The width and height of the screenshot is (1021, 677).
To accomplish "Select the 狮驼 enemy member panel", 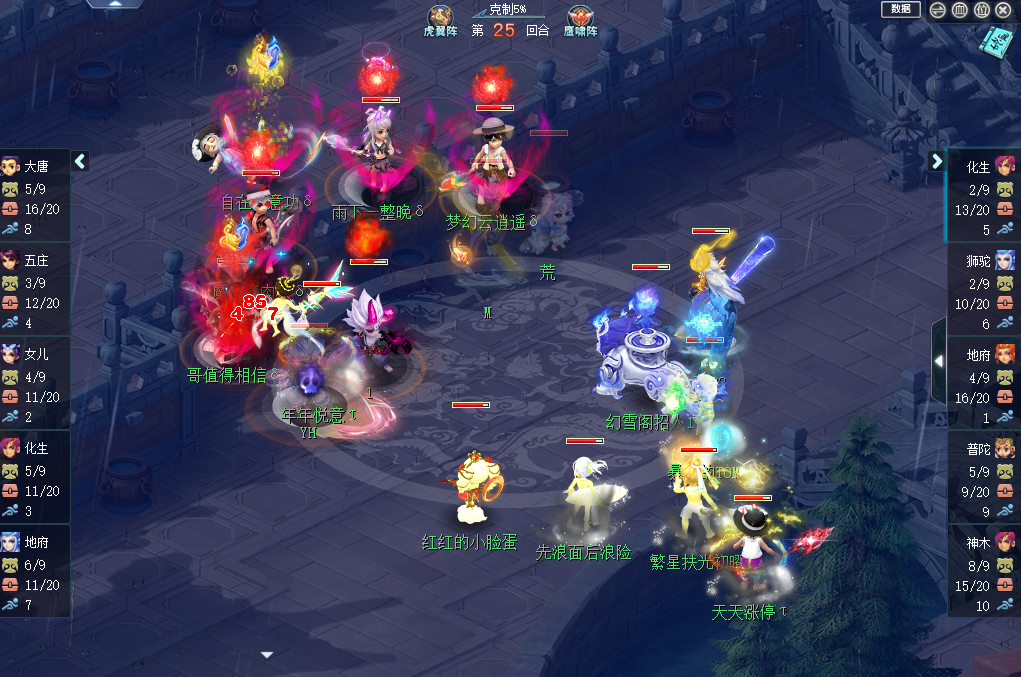I will pyautogui.click(x=984, y=290).
